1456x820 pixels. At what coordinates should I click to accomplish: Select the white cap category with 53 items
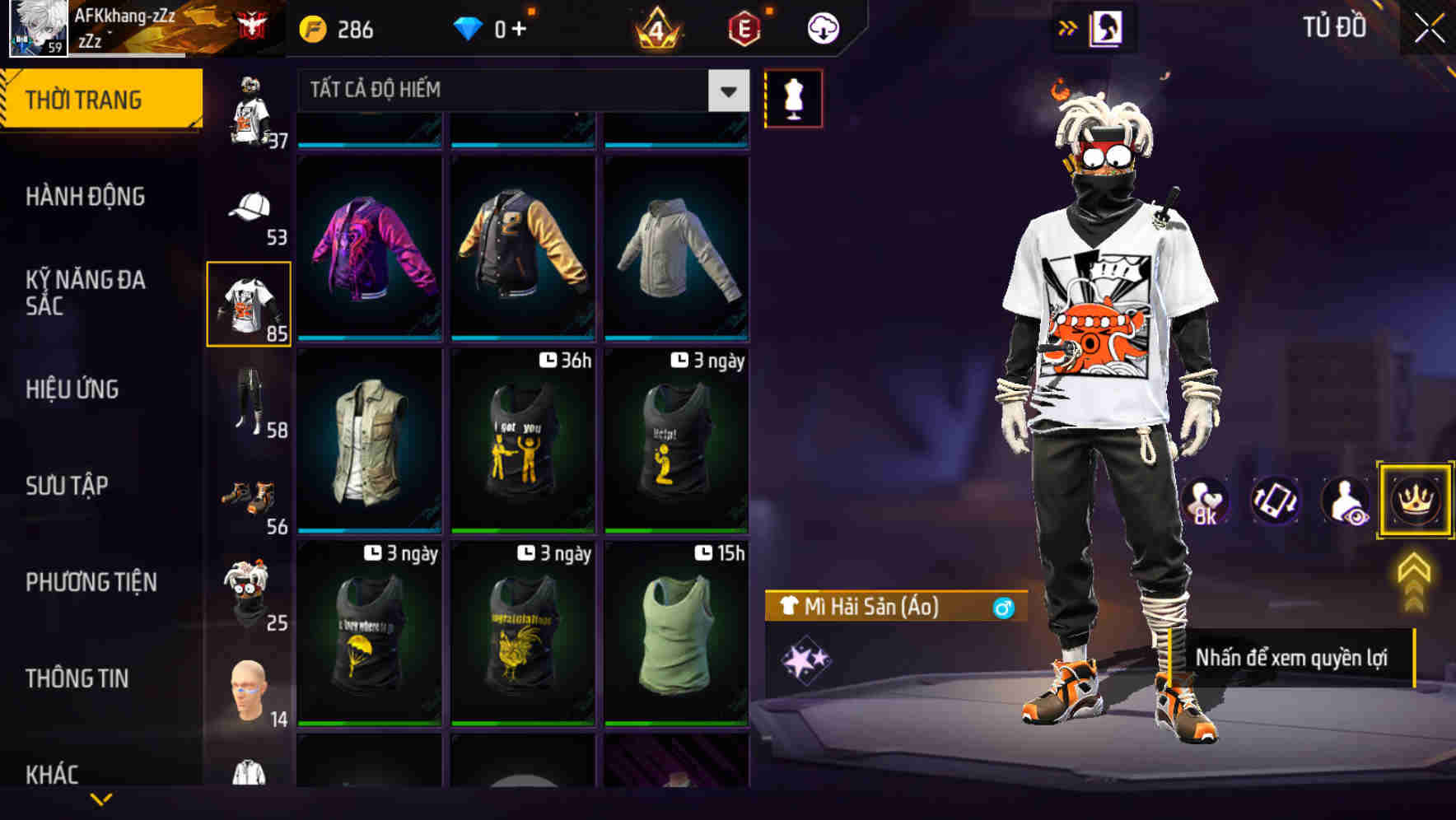pos(250,211)
